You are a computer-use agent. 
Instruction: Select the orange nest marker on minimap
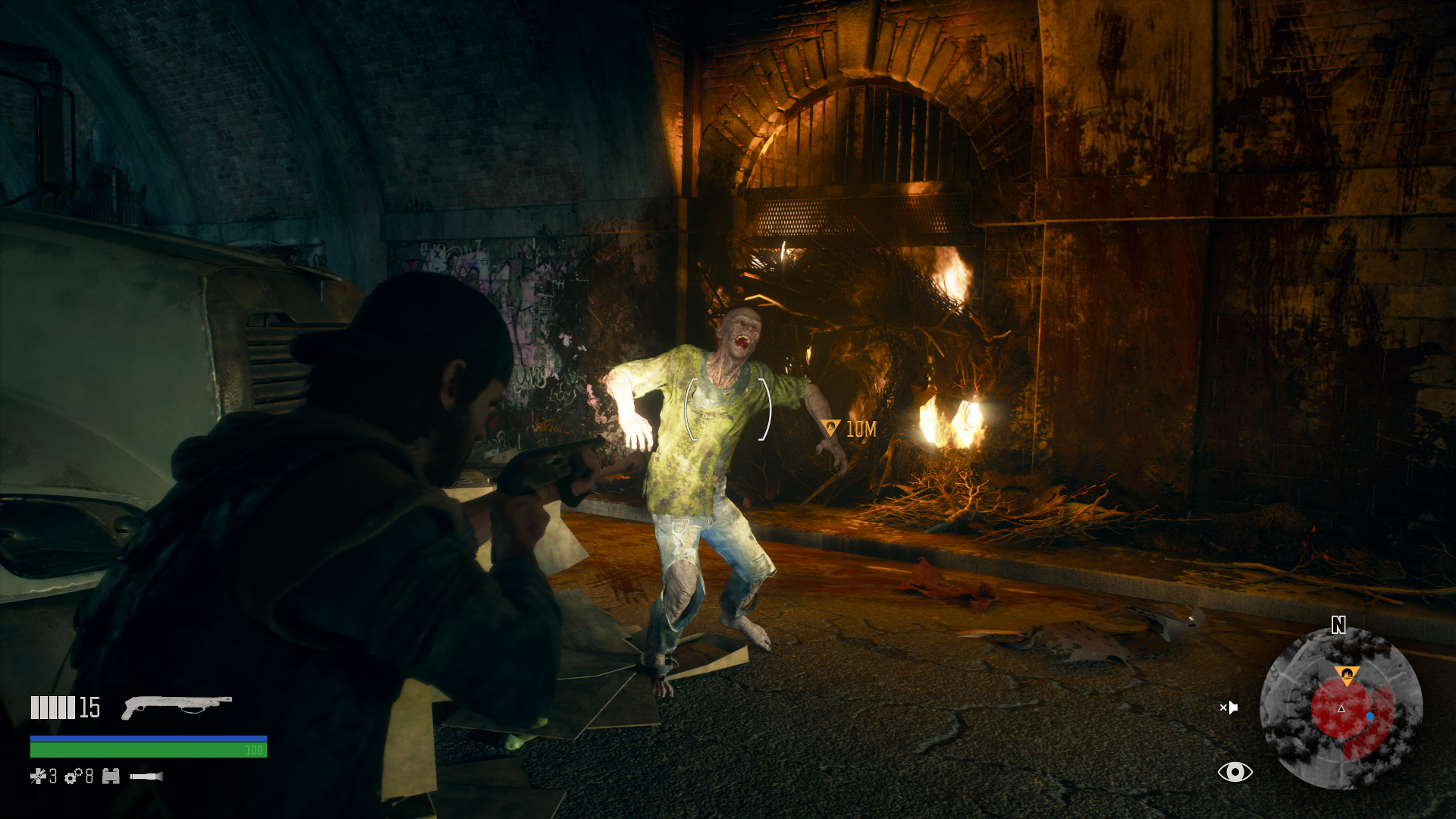point(1346,673)
